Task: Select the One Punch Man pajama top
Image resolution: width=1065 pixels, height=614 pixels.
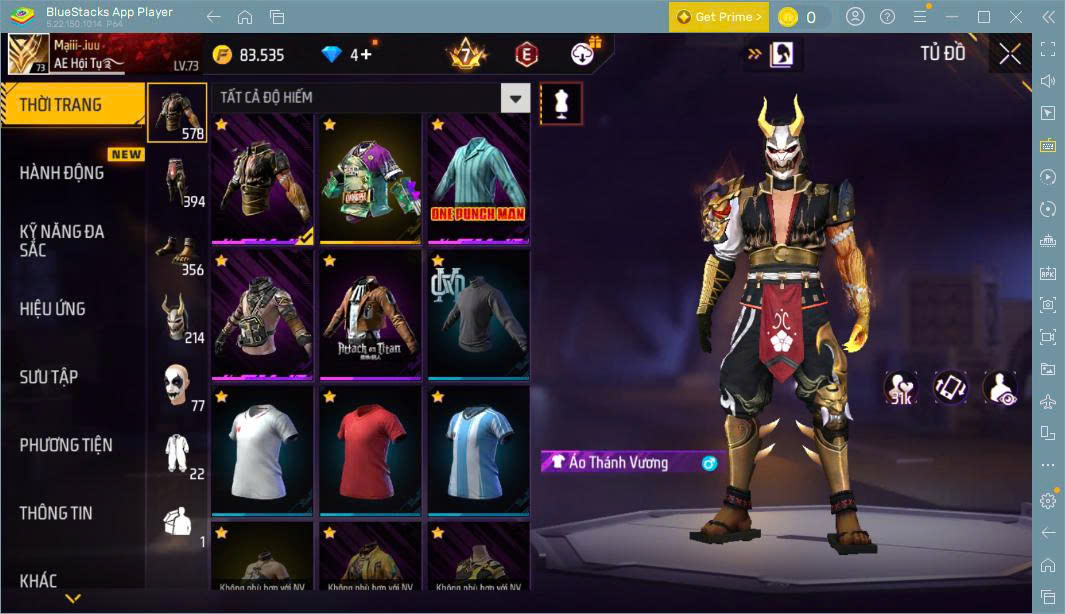Action: point(478,177)
